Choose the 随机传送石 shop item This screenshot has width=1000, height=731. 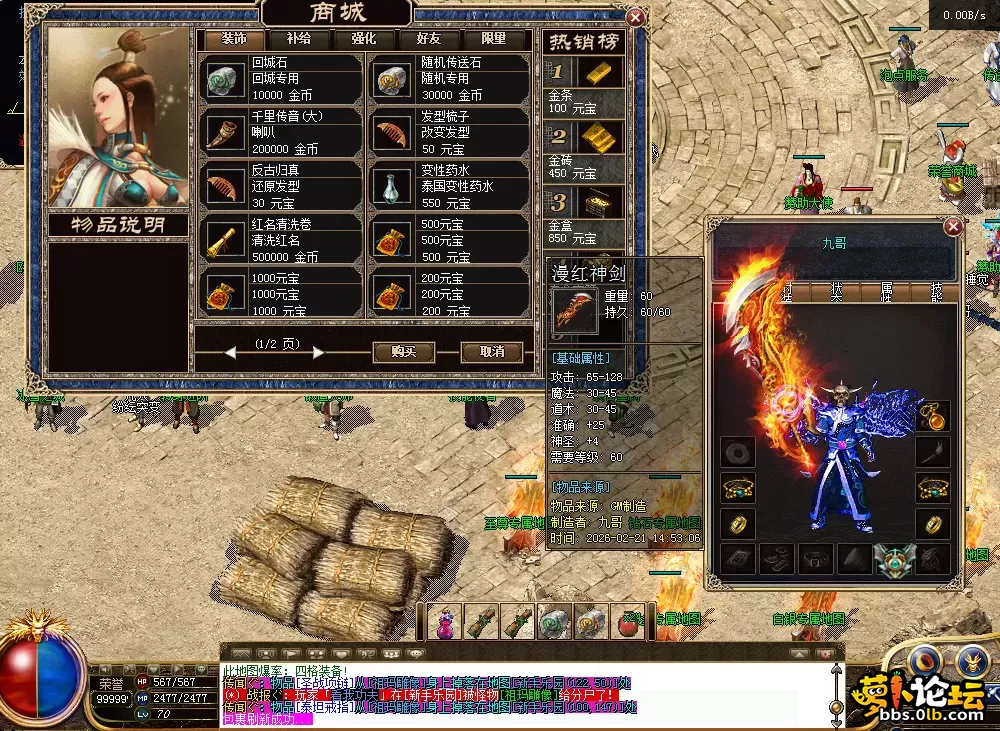tap(448, 78)
